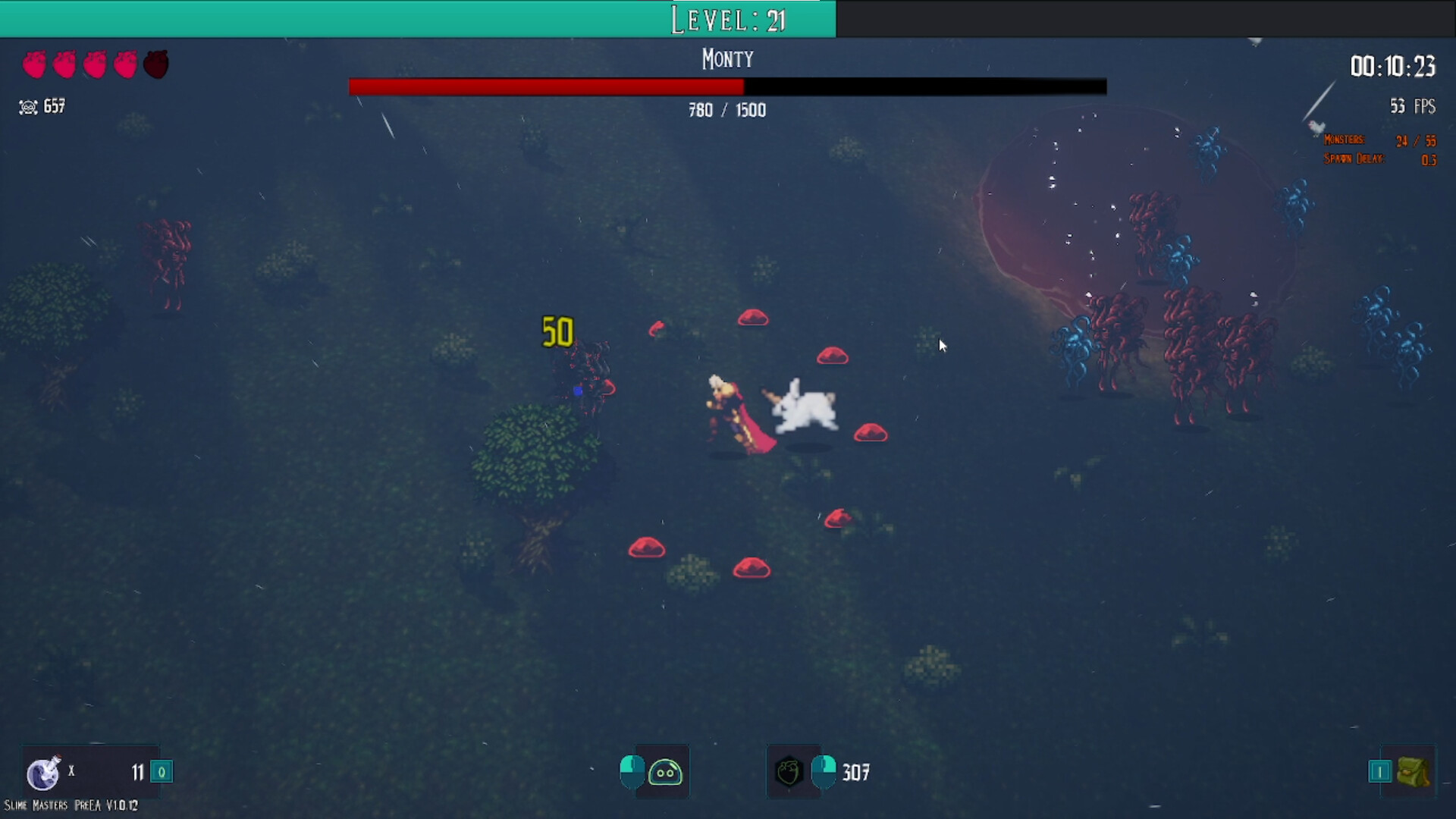Click the right mouse button icon next to 307

[x=824, y=772]
